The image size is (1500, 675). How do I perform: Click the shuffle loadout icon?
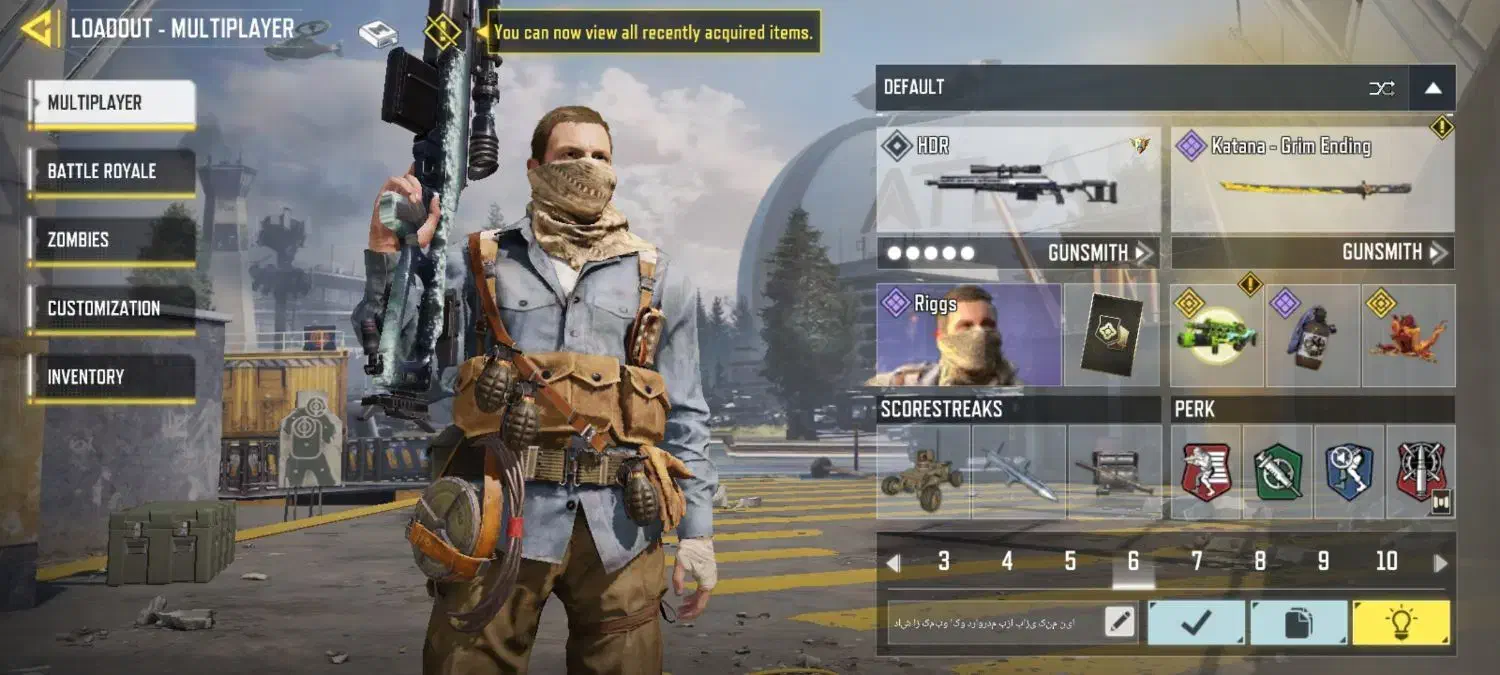1381,88
